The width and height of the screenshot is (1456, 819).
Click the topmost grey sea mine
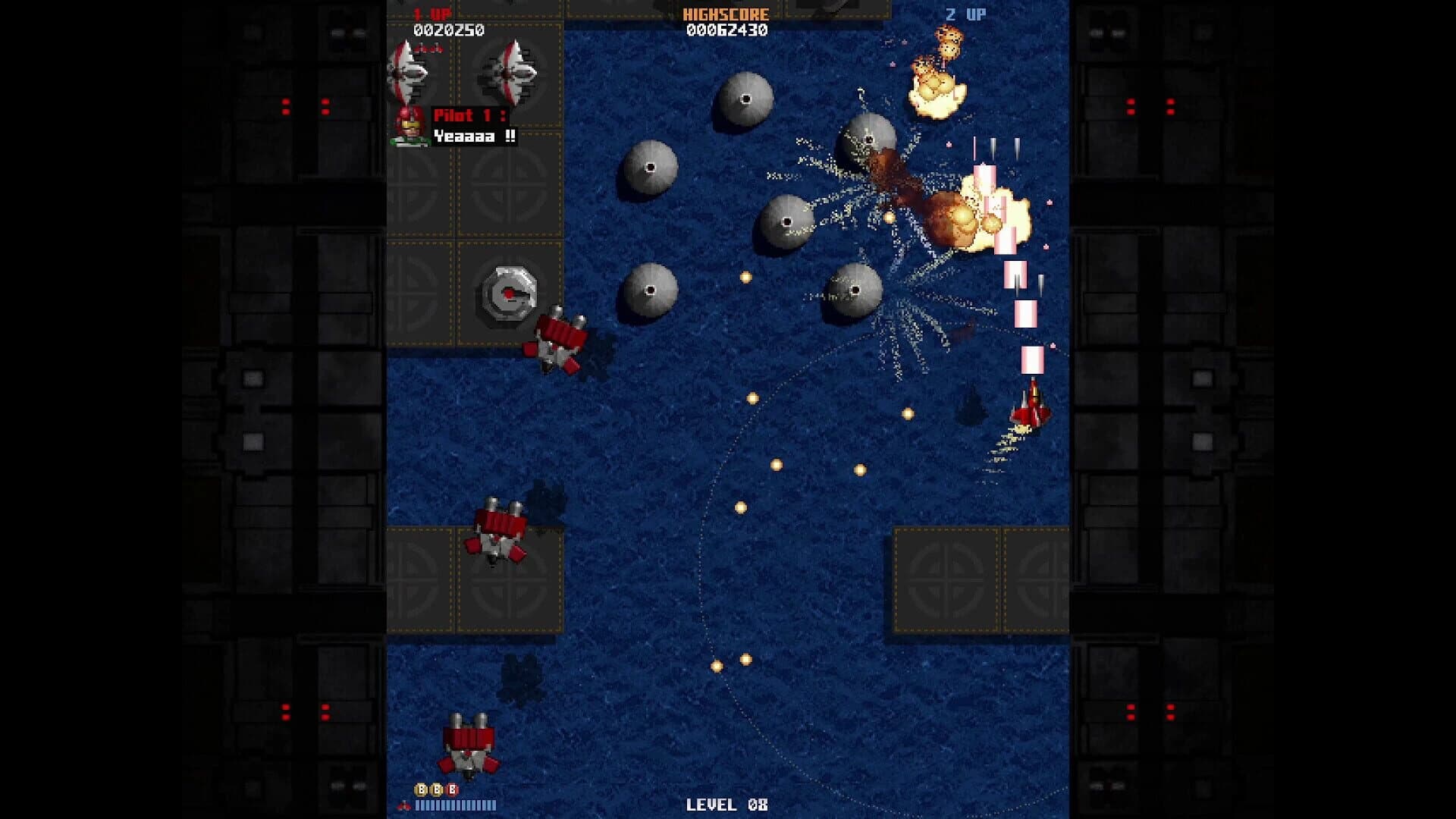[745, 99]
